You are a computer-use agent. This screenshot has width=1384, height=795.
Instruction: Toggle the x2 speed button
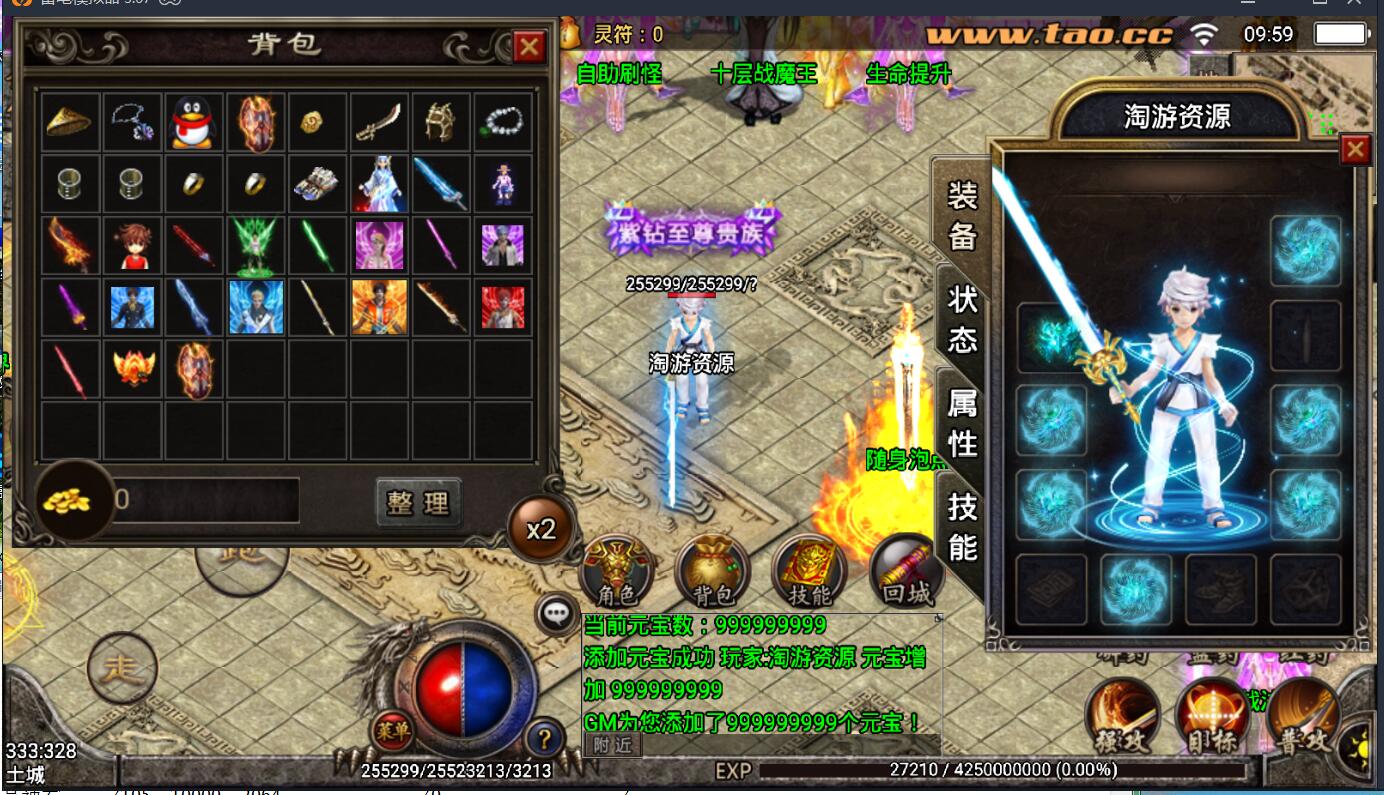click(541, 528)
